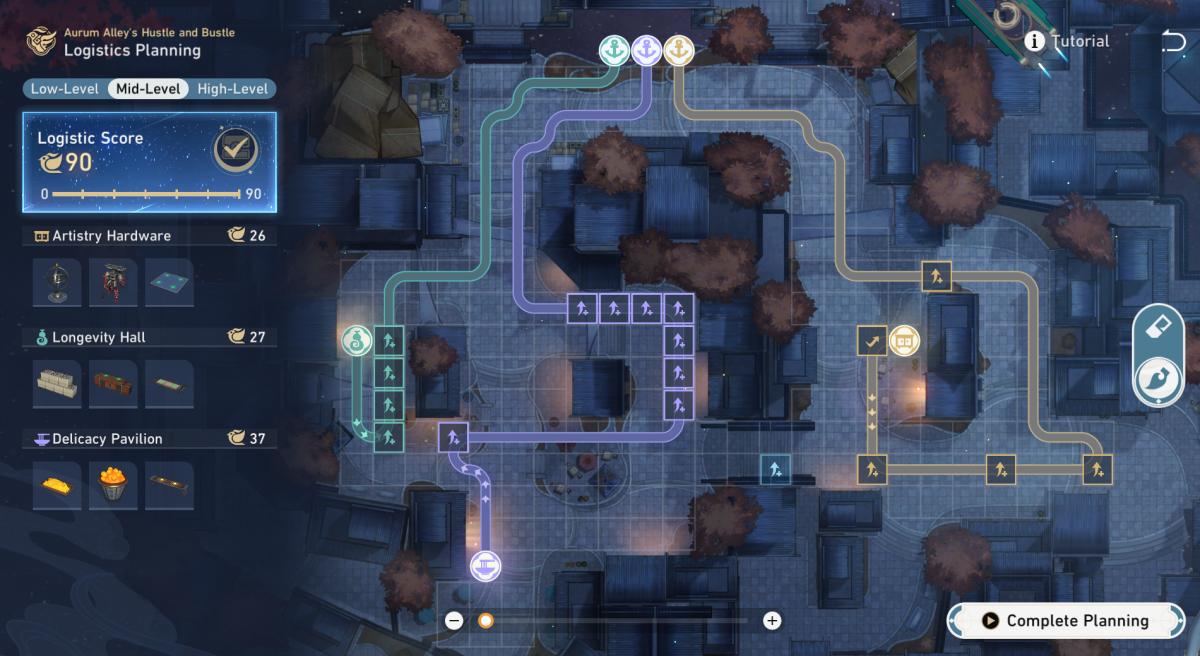Click the orange zoom slider handle
Screen dimensions: 1200x656
pos(486,621)
